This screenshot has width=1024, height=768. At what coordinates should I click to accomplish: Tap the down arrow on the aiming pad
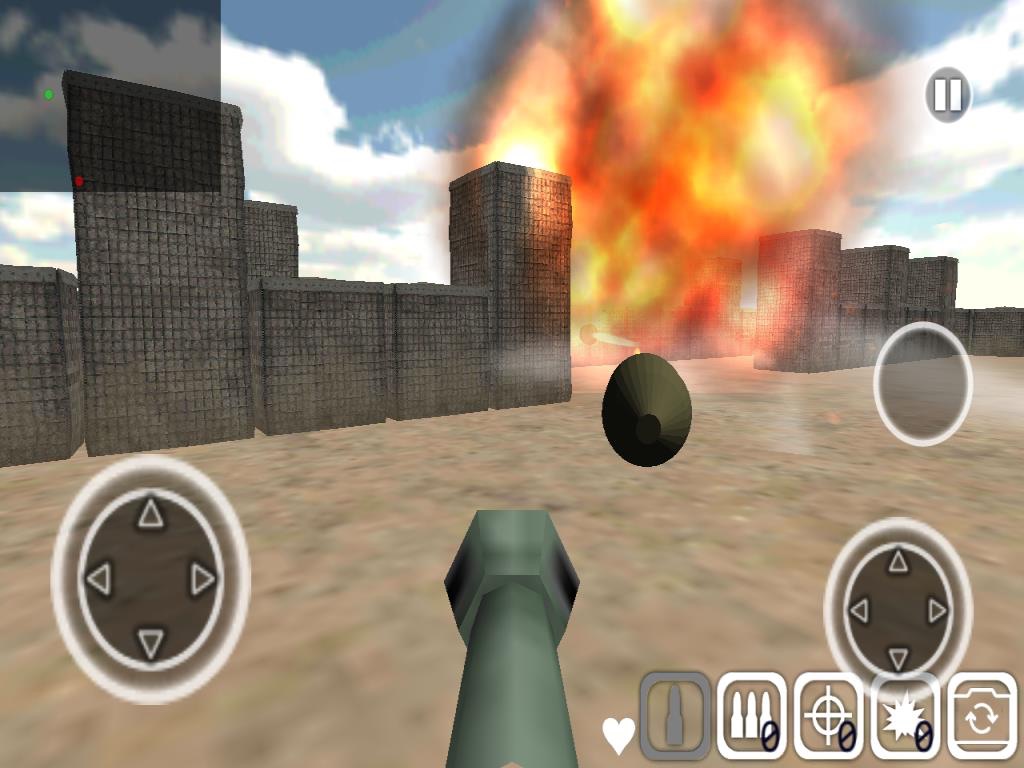click(898, 658)
